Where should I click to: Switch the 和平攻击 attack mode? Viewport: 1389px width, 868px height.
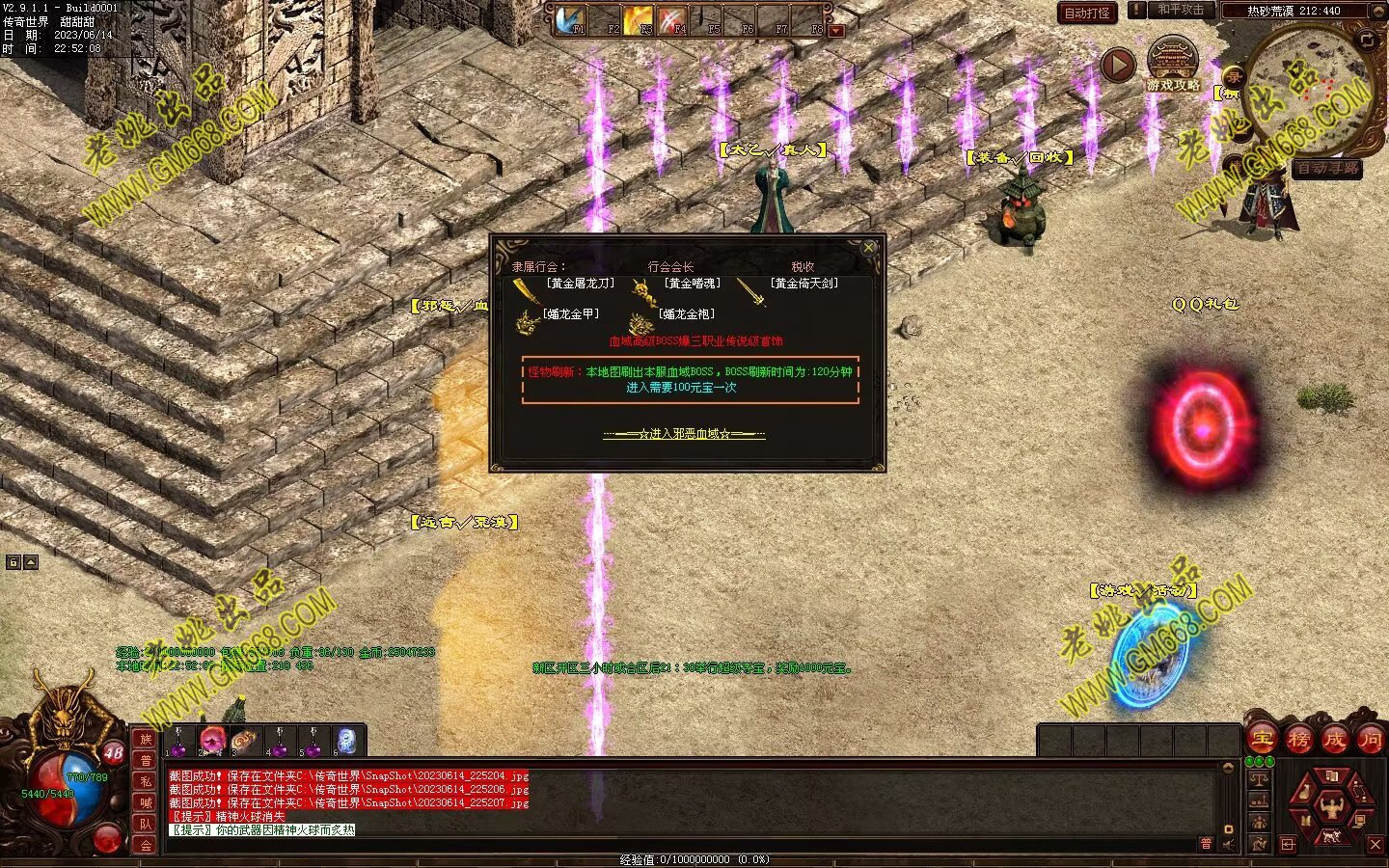[1181, 11]
